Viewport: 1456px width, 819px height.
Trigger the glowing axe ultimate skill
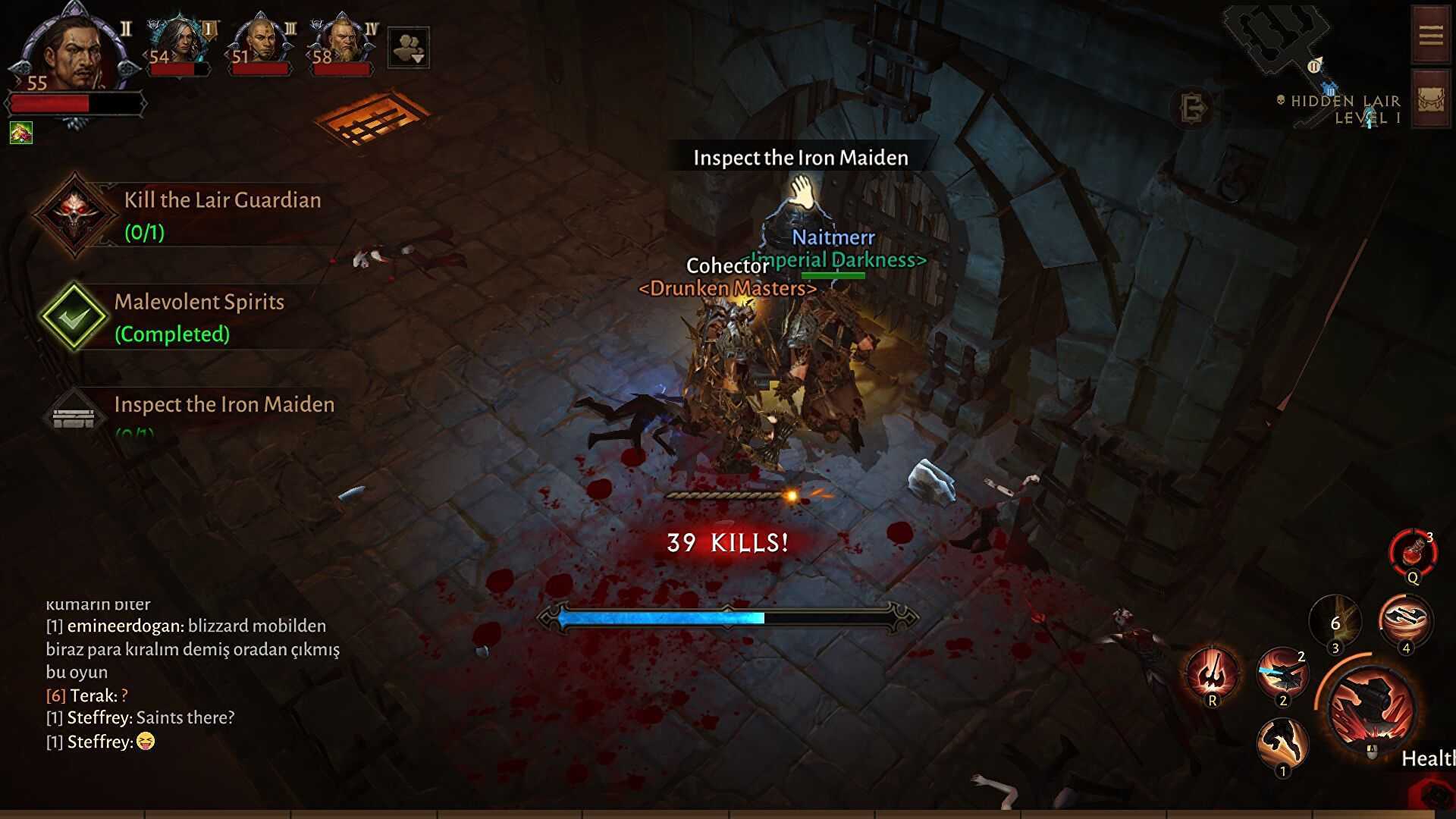[x=1212, y=673]
